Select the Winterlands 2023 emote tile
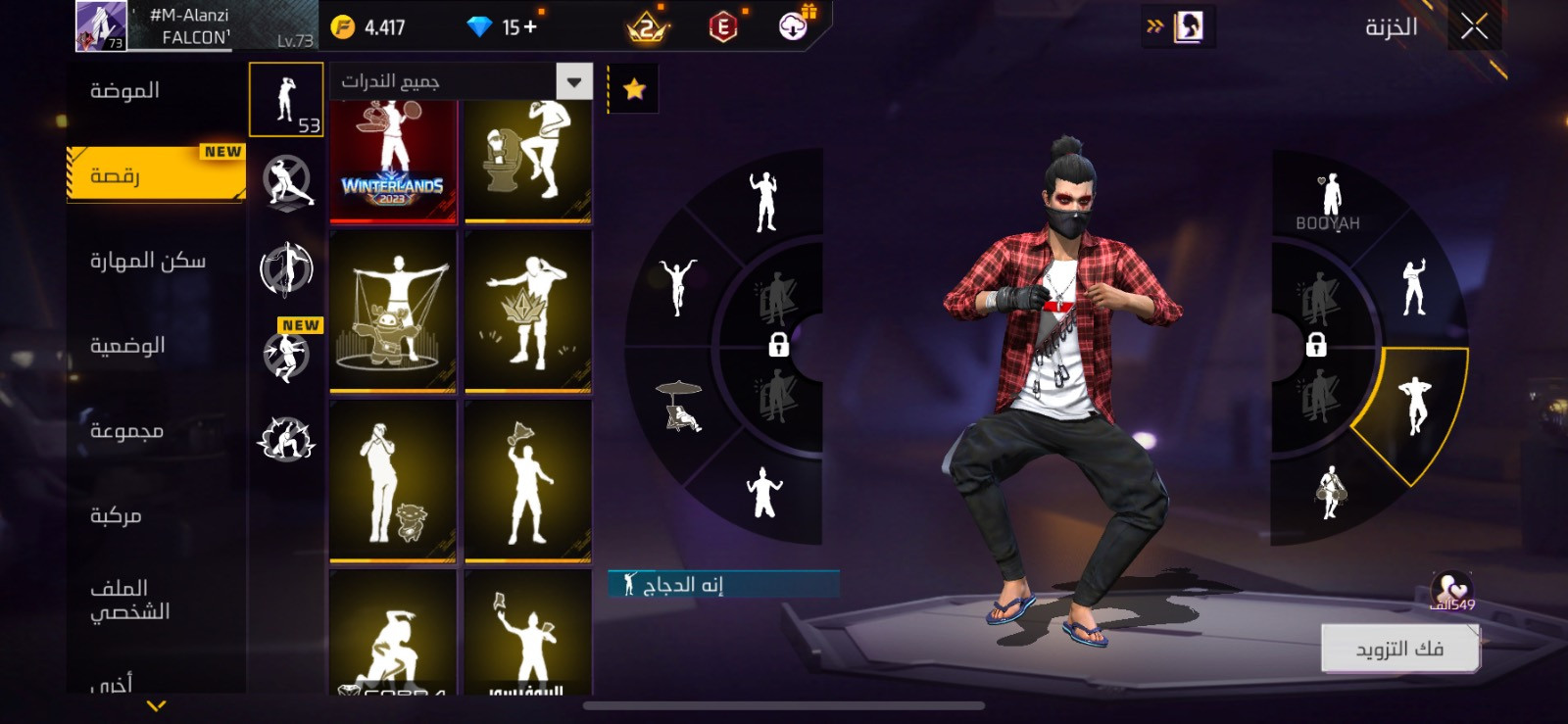 (393, 161)
